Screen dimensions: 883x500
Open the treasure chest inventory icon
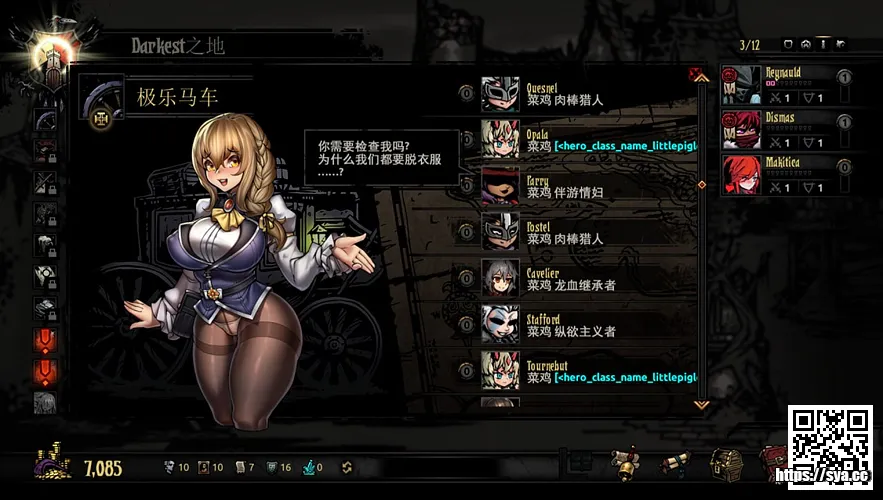725,464
